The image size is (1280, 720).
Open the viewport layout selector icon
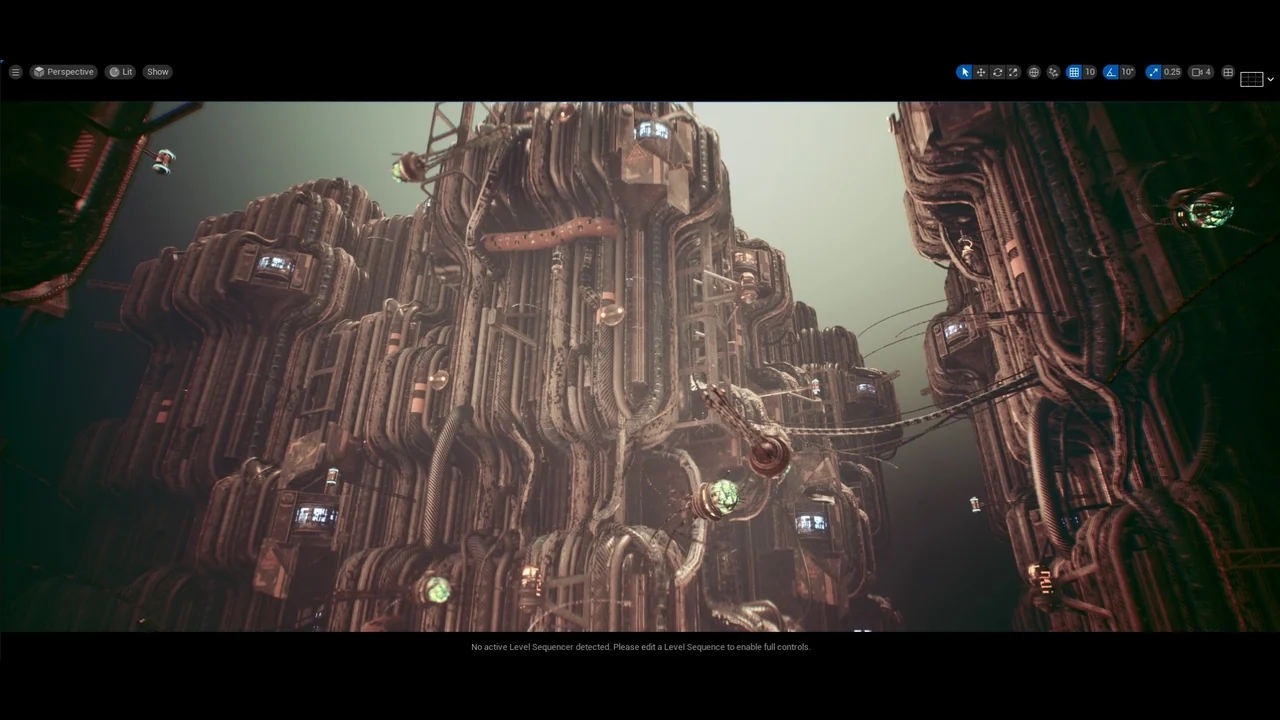[x=1228, y=71]
